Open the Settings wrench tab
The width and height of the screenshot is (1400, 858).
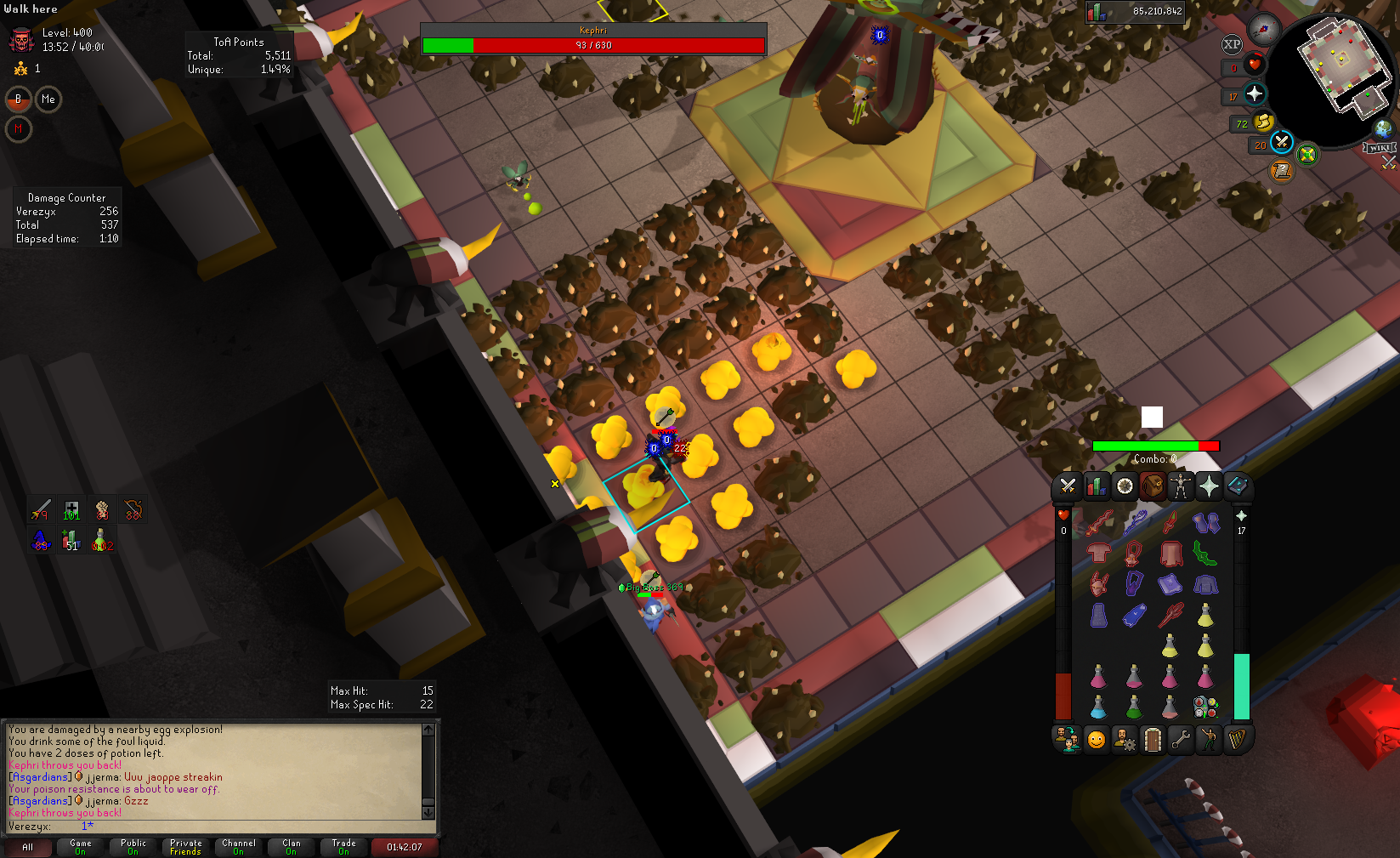[x=1180, y=740]
